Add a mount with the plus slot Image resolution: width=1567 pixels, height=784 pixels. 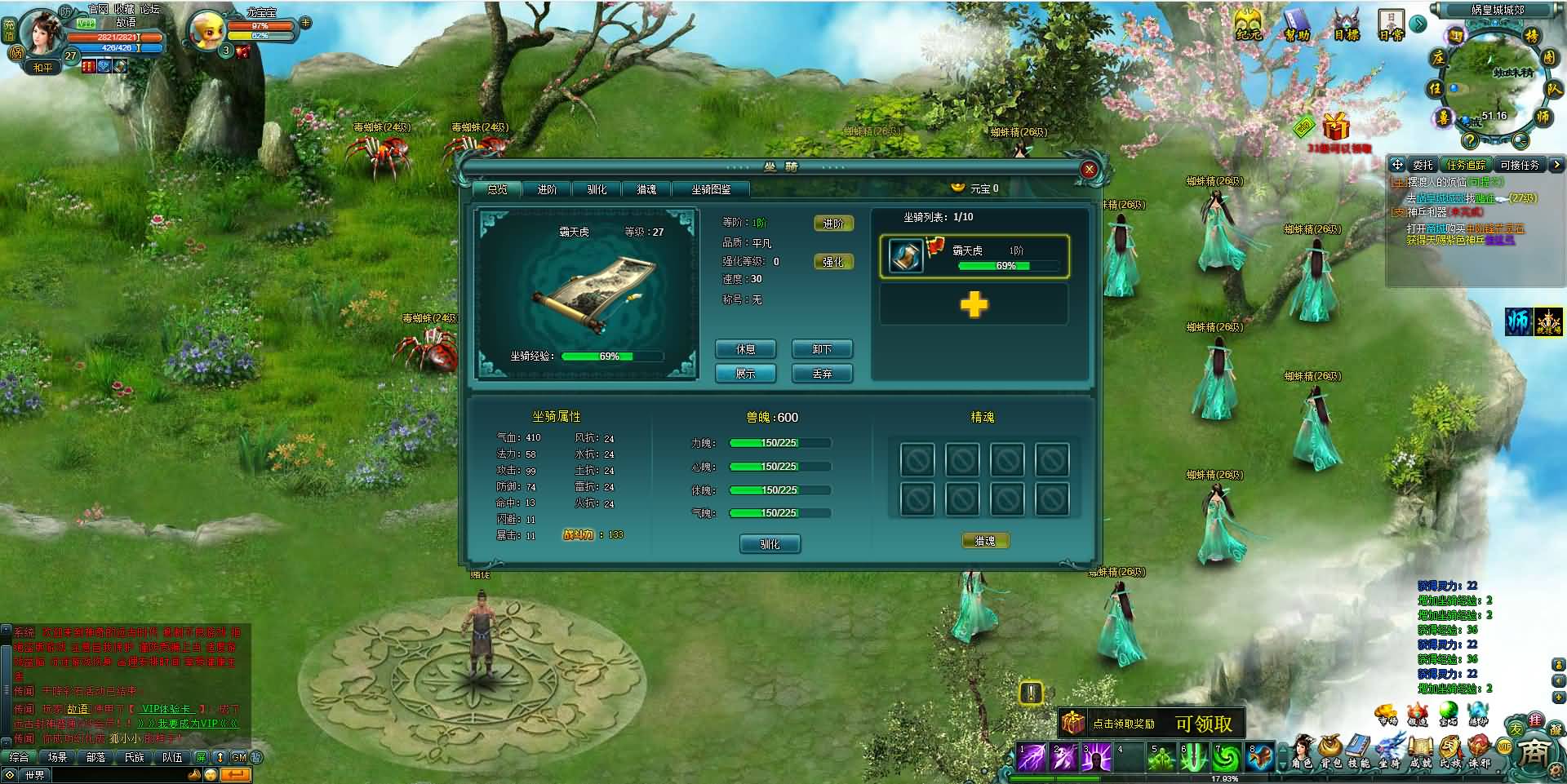pos(974,305)
